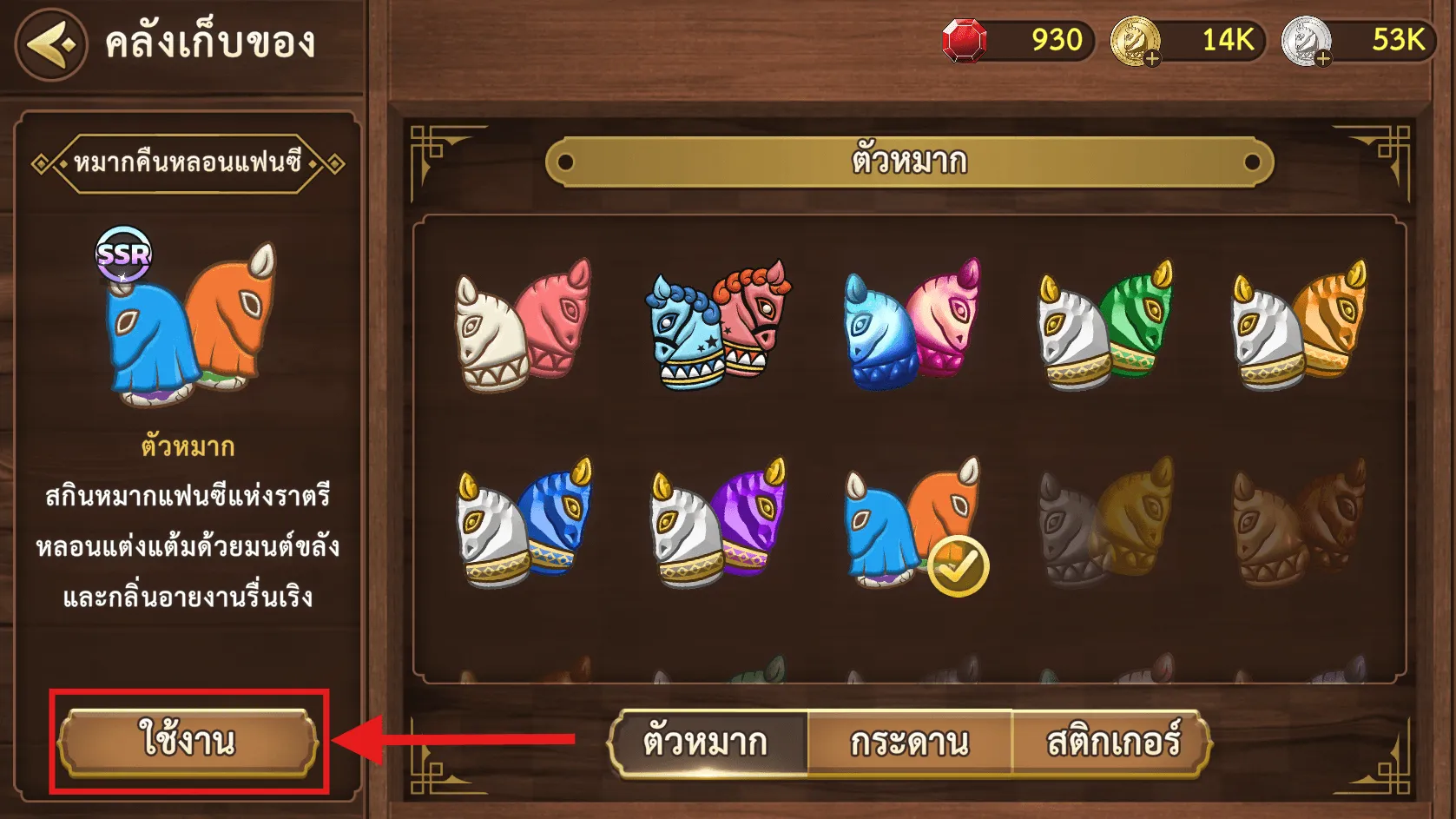Tap the ใช้งาน (use) button
This screenshot has width=1456, height=819.
pos(188,742)
